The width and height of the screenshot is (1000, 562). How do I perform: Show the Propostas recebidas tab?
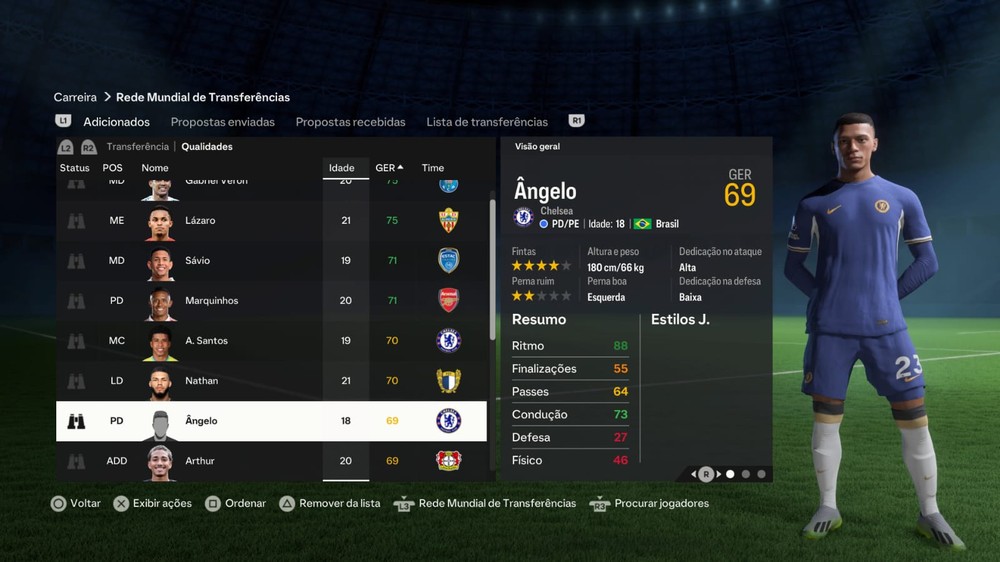click(350, 122)
